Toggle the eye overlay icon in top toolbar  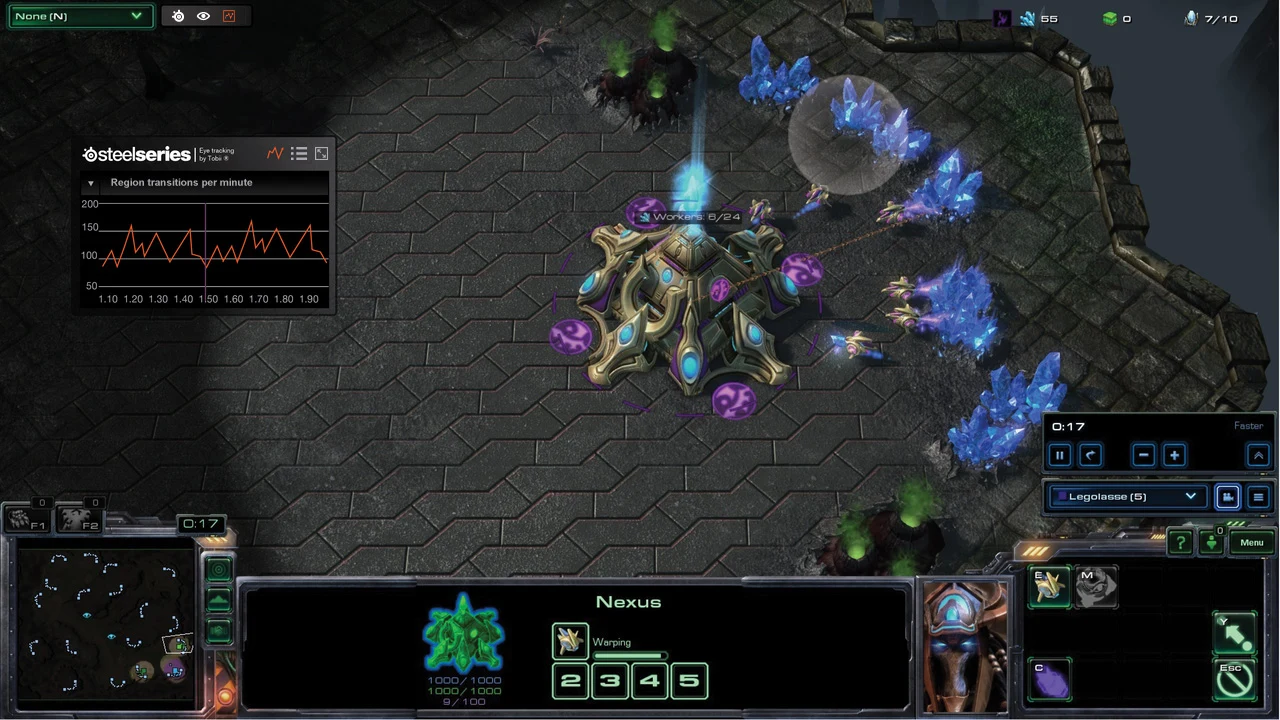point(203,16)
